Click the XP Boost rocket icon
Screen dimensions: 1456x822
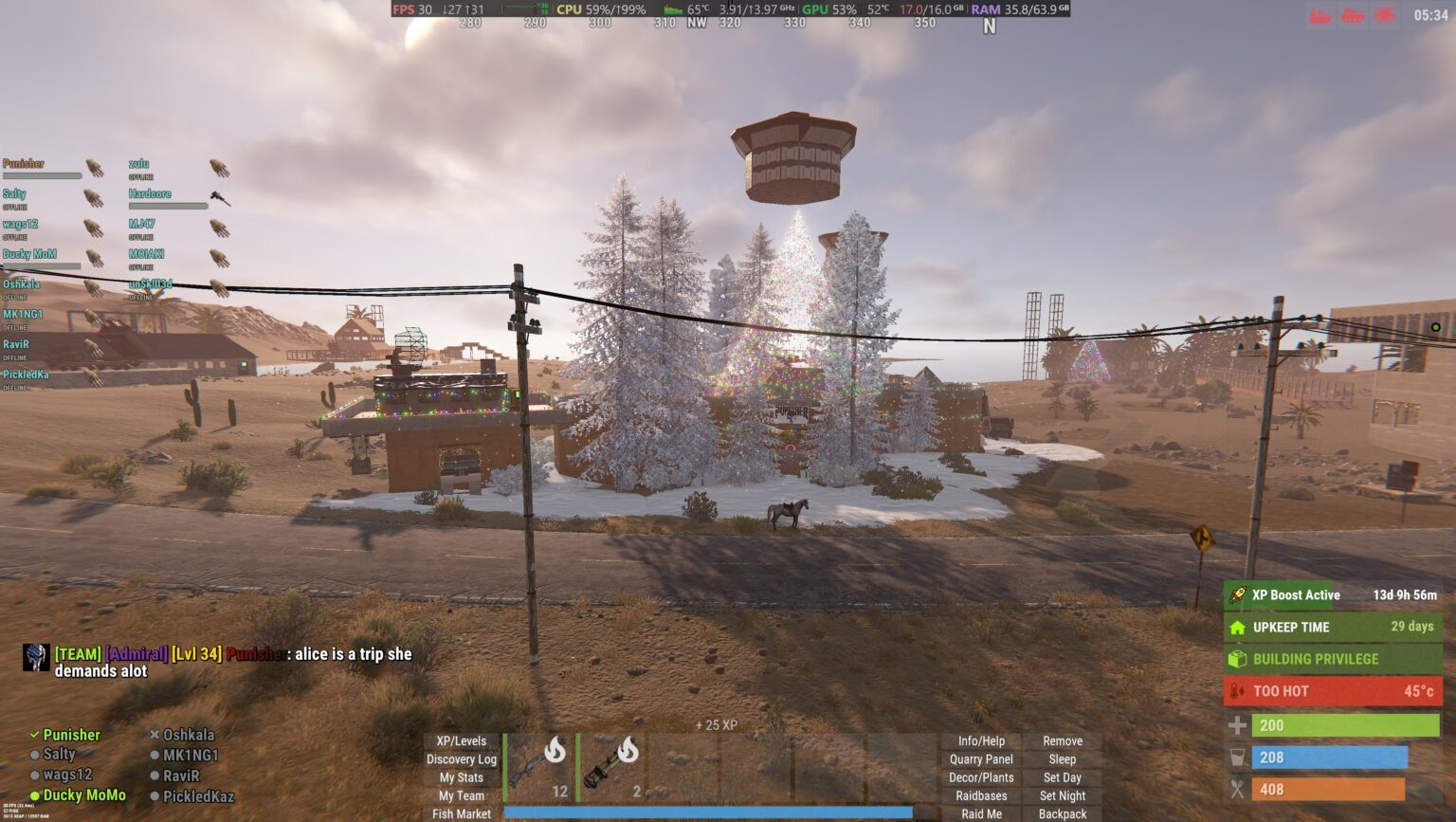[1237, 594]
